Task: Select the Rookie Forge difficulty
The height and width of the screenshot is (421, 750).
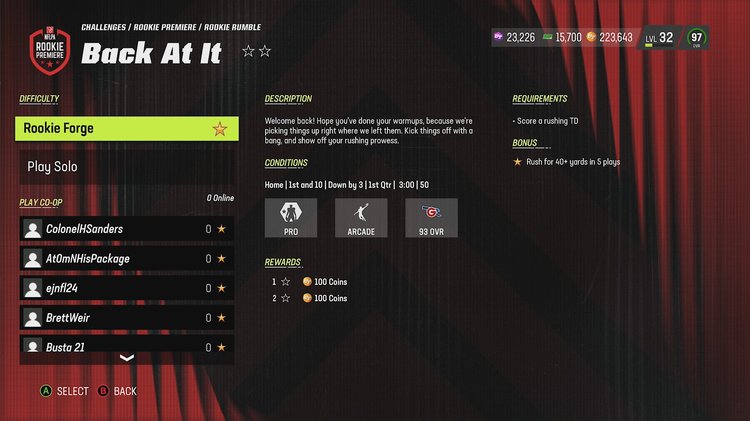Action: pos(126,129)
